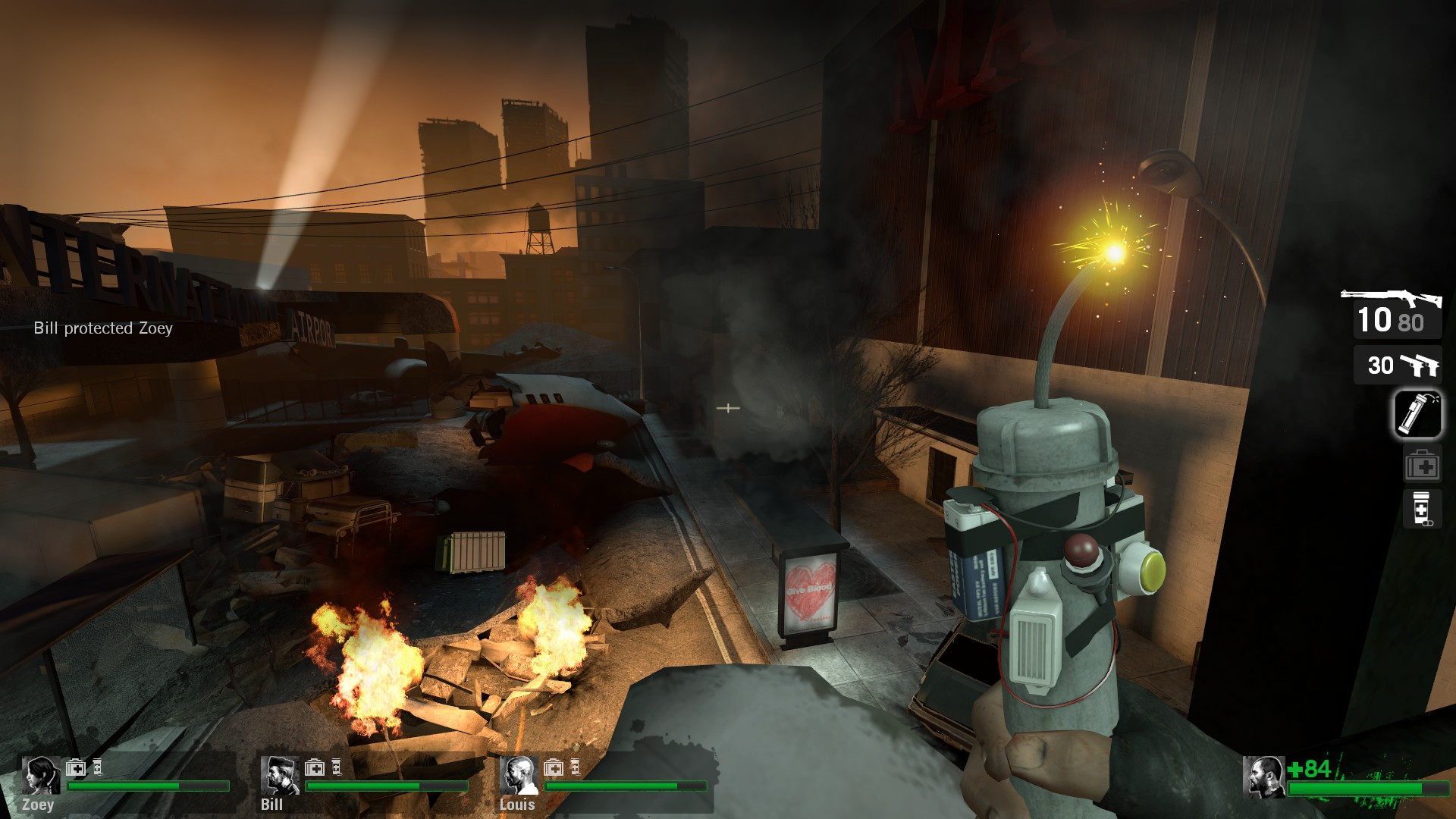
Task: Select the pain pills slot
Action: (x=1421, y=508)
